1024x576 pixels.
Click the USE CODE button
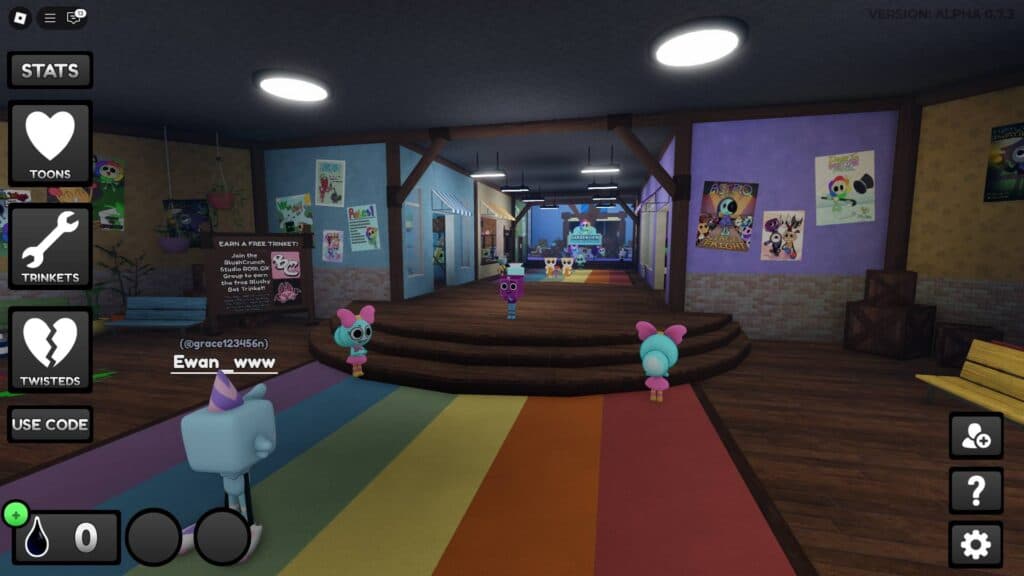point(50,424)
